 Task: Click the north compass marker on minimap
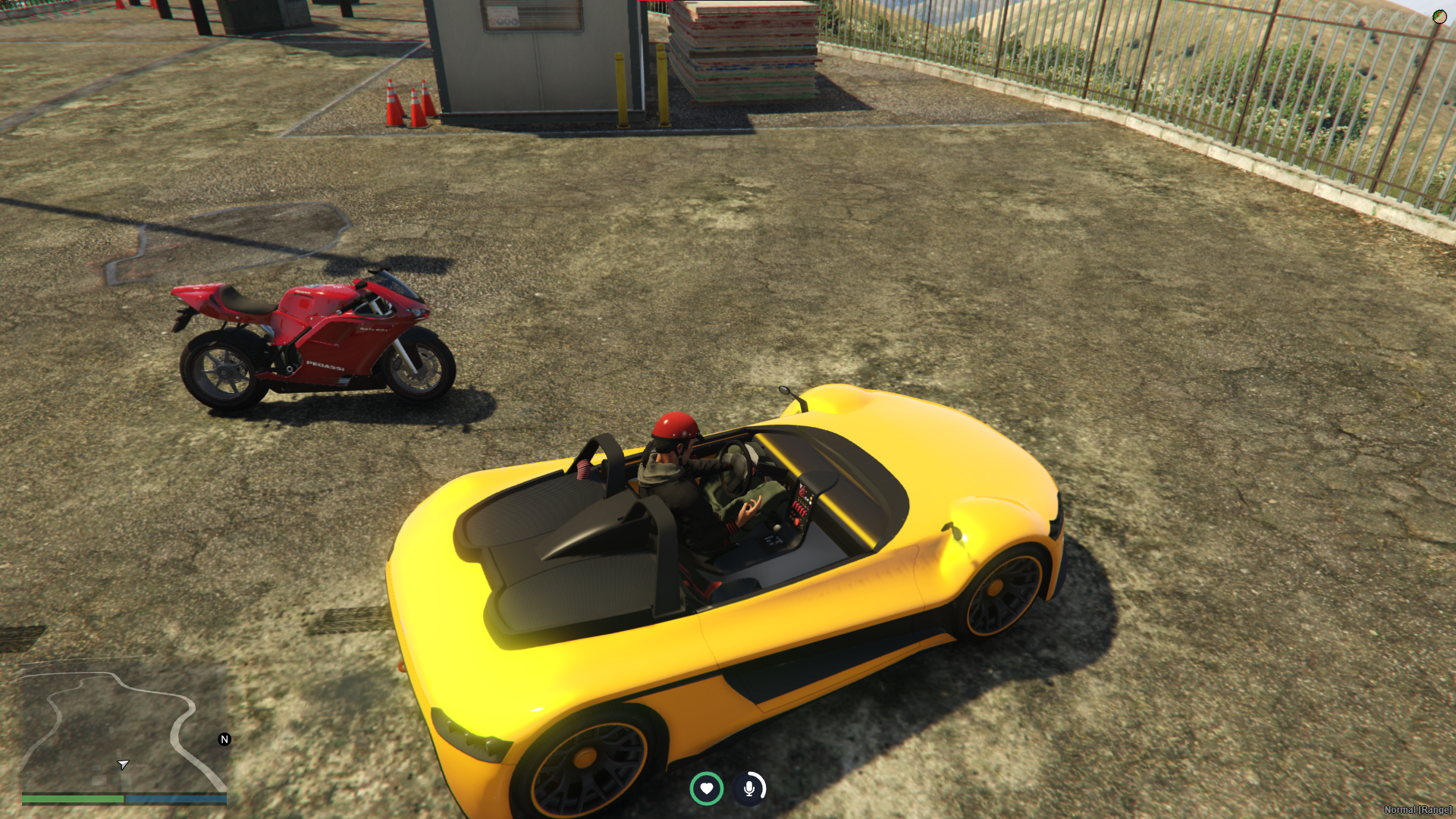224,739
